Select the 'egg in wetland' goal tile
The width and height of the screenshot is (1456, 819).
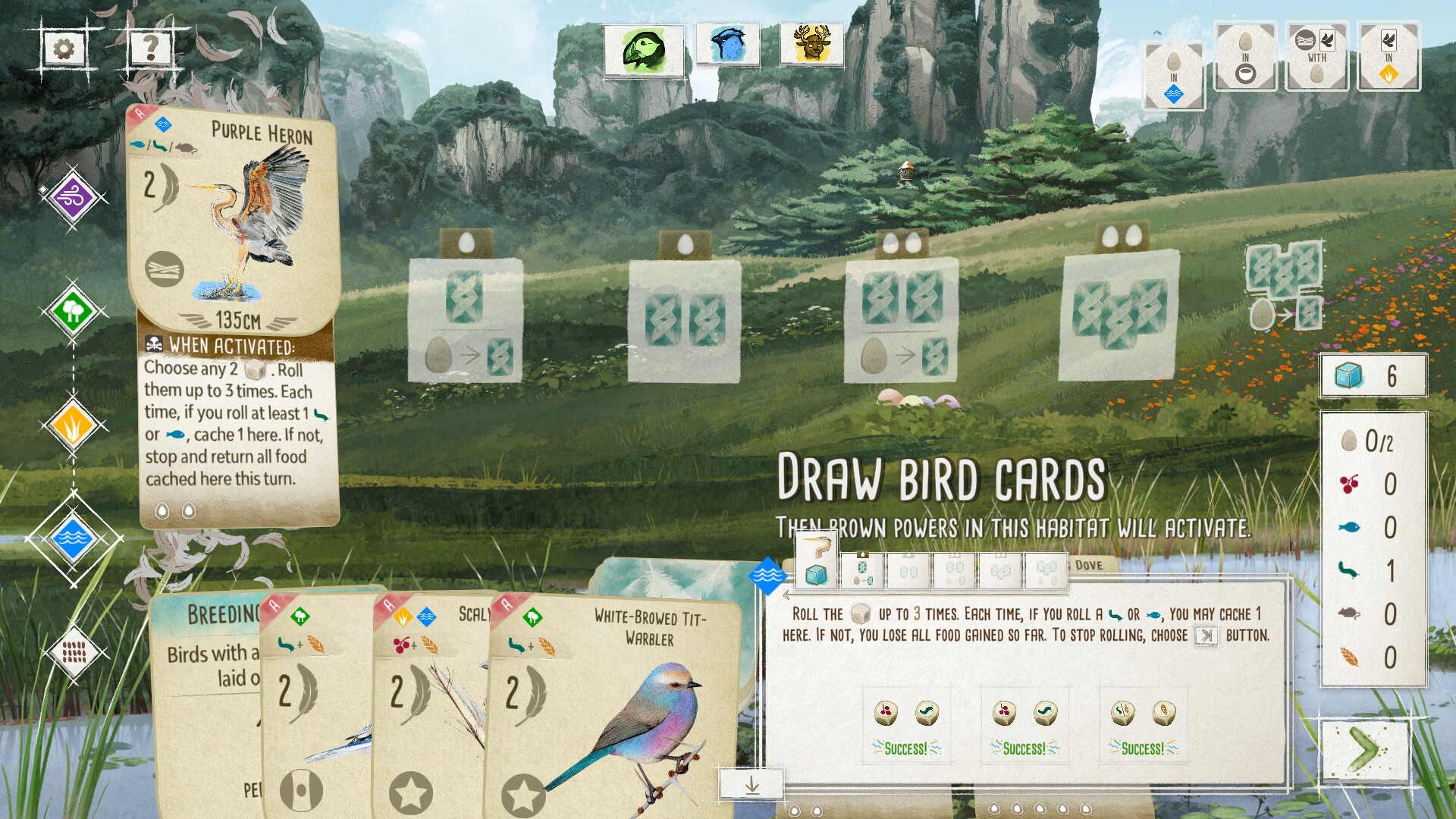1173,72
